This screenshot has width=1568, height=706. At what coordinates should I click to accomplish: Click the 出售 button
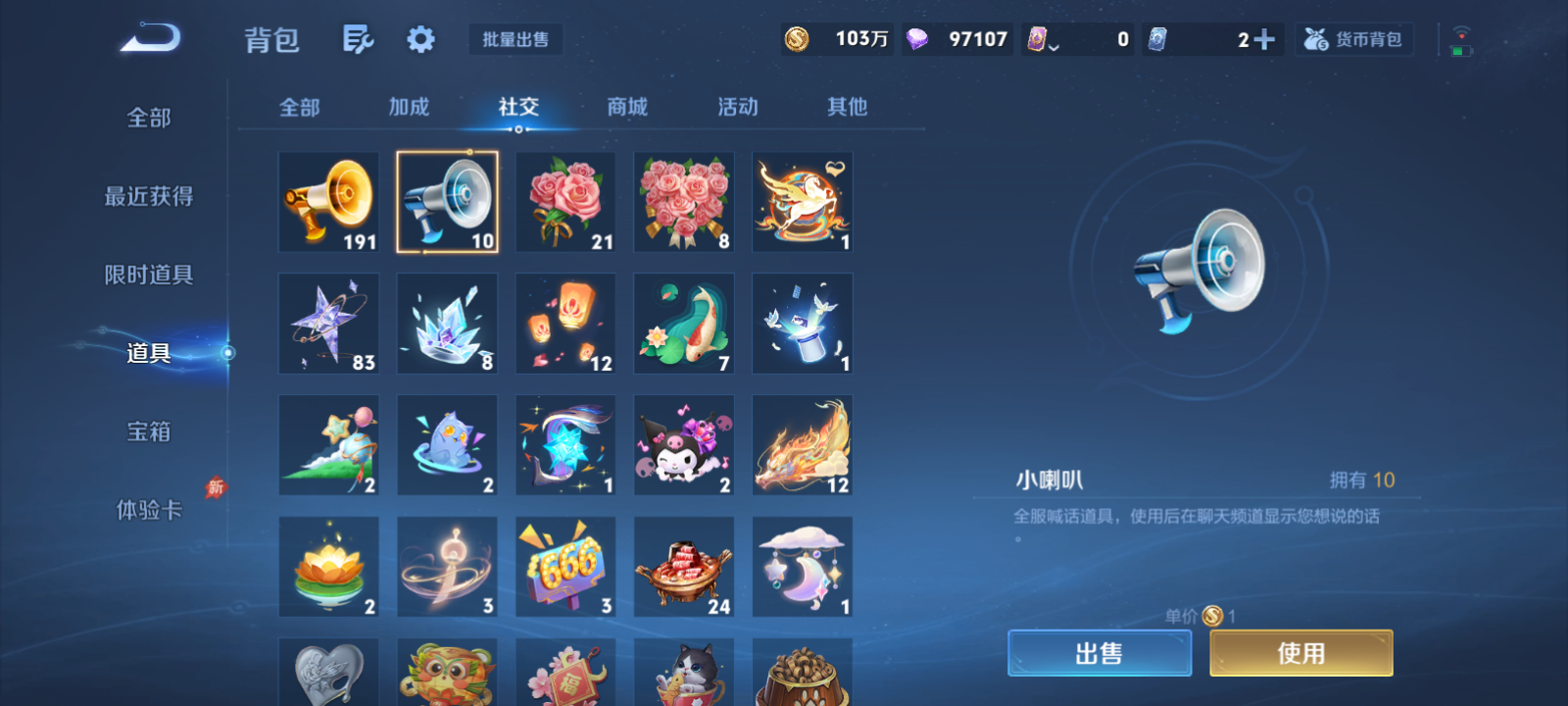[1099, 652]
